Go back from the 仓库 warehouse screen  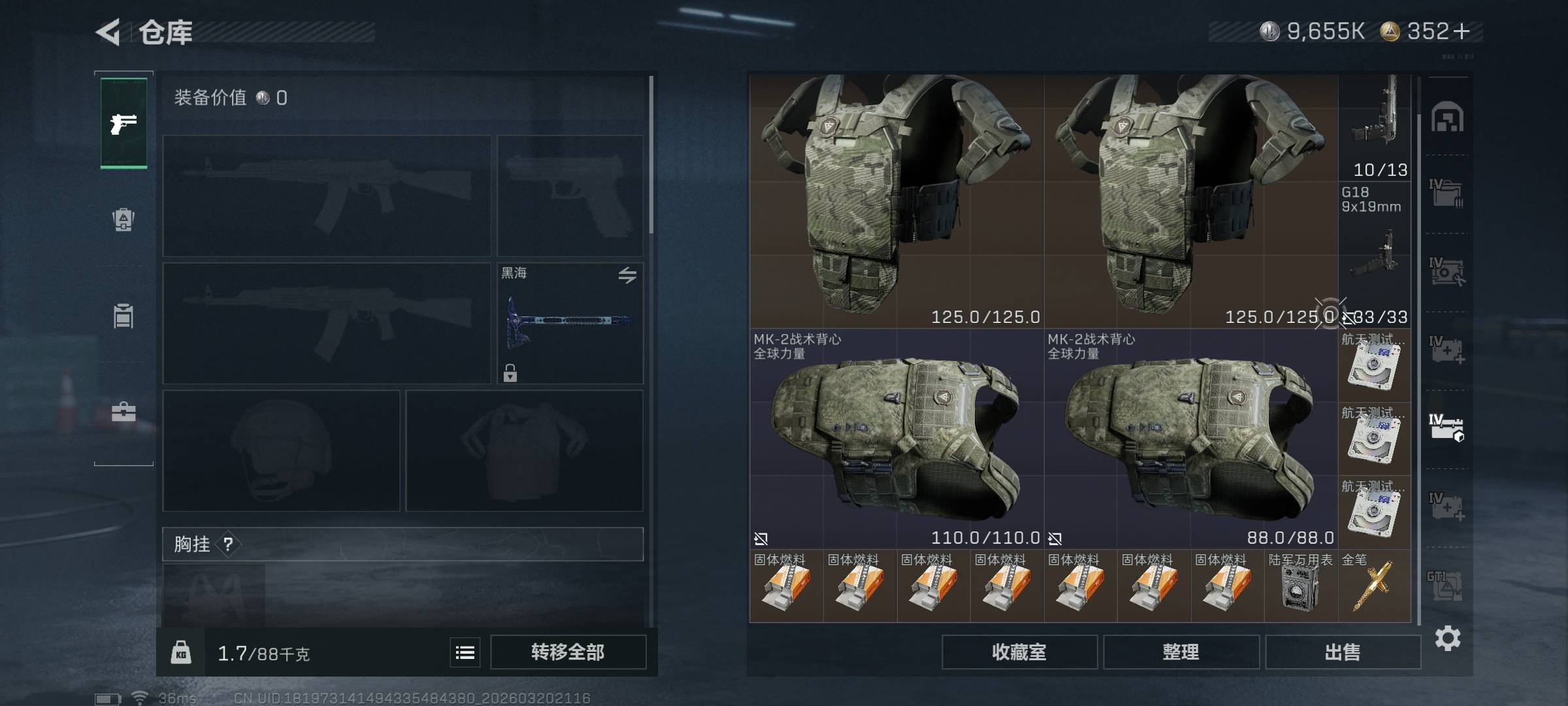point(108,32)
